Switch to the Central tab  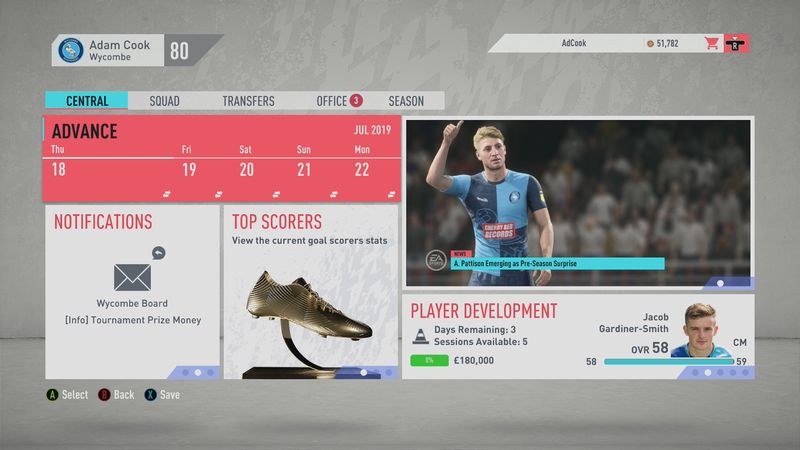(86, 101)
